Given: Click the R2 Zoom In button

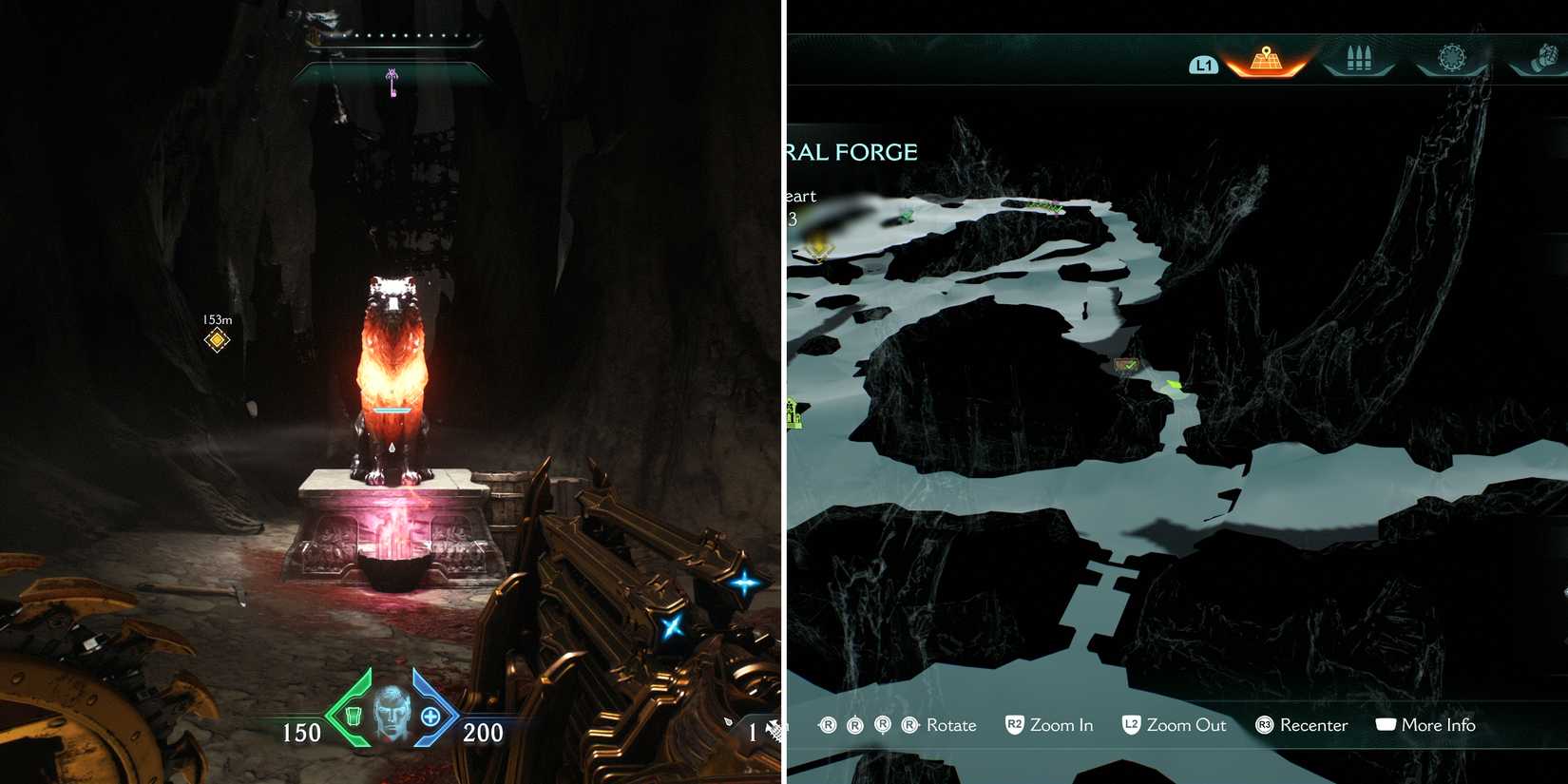Looking at the screenshot, I should 1049,725.
